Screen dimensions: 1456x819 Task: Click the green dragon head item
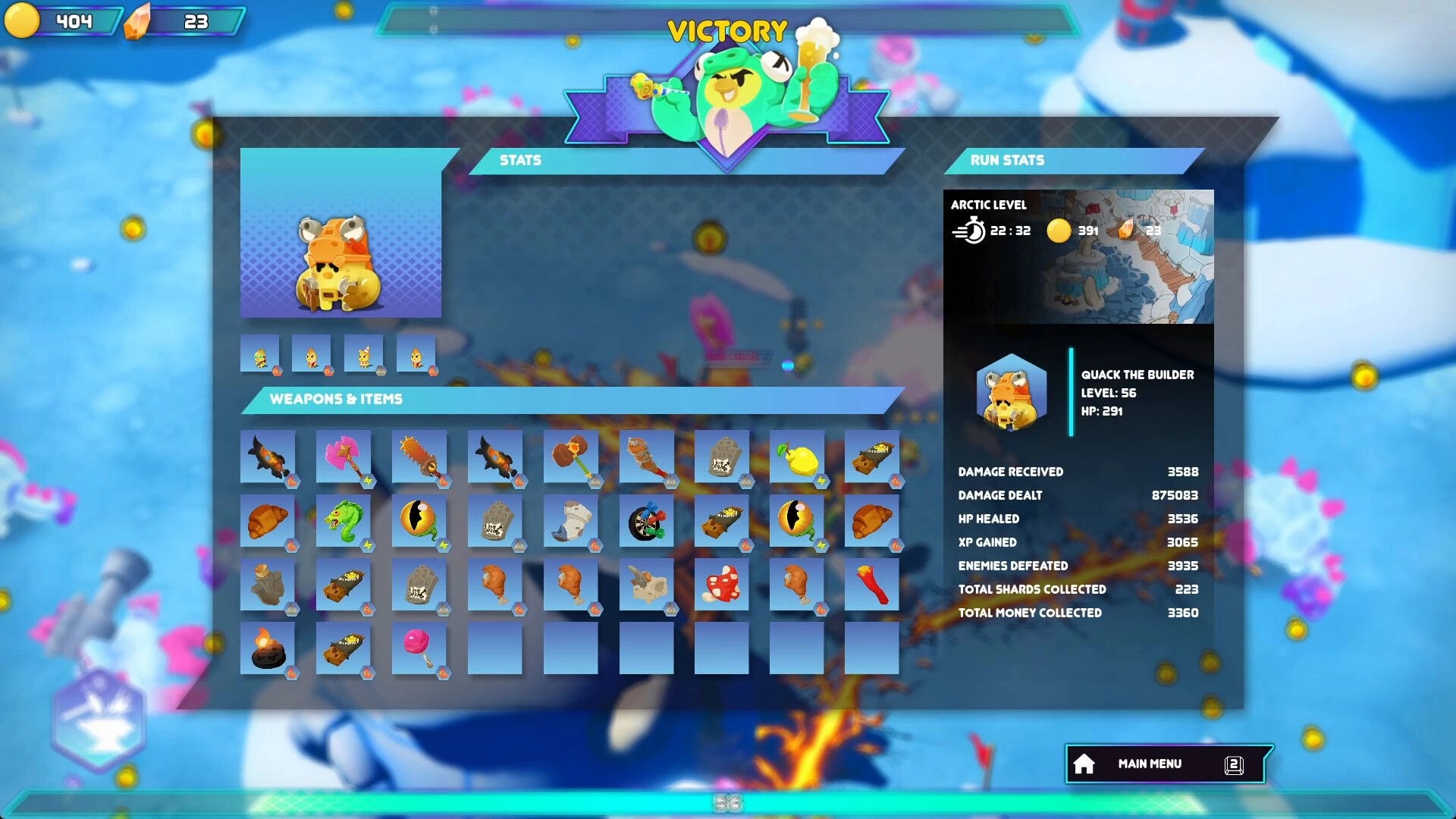[346, 519]
